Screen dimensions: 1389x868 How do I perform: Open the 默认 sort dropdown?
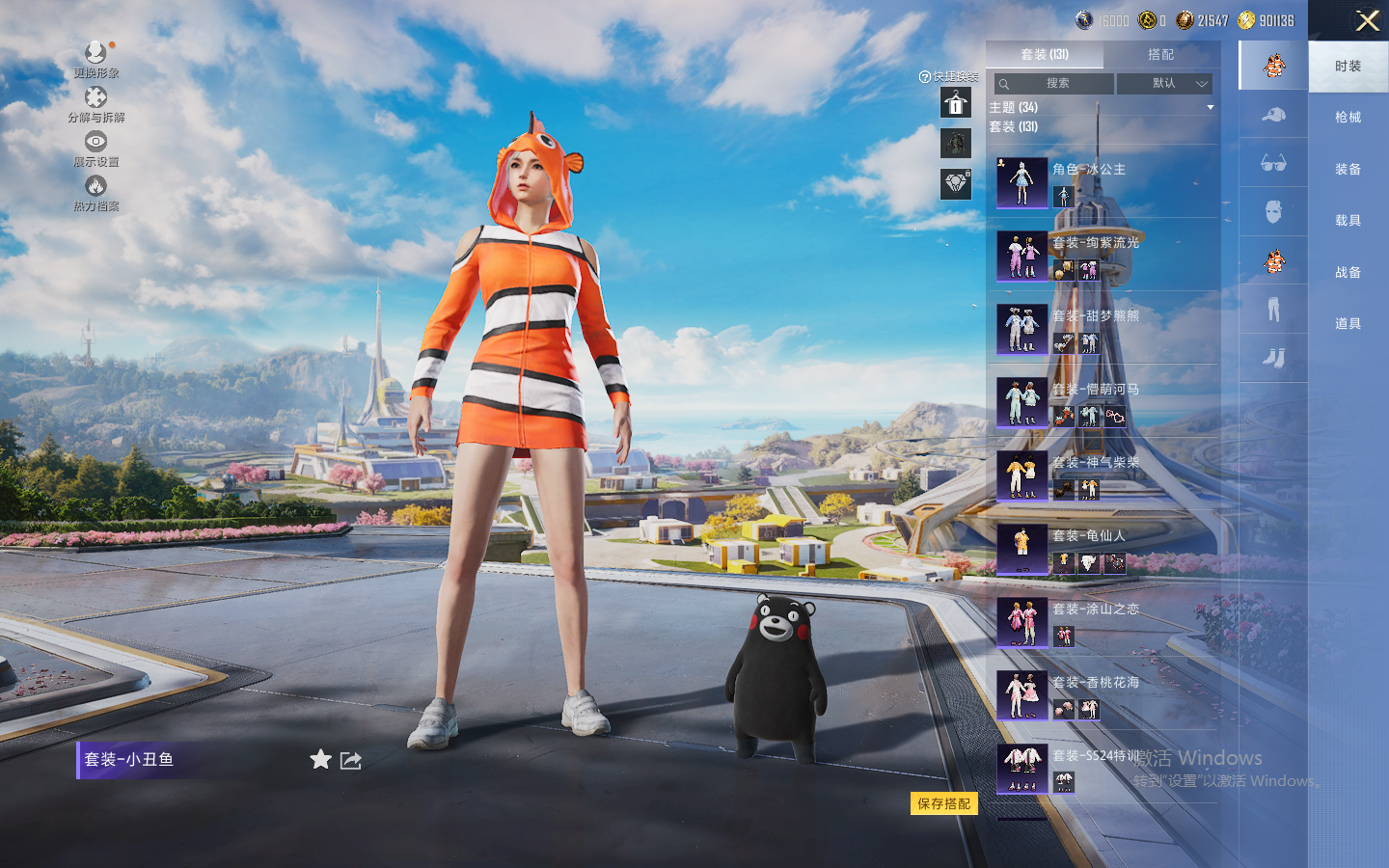pyautogui.click(x=1164, y=84)
